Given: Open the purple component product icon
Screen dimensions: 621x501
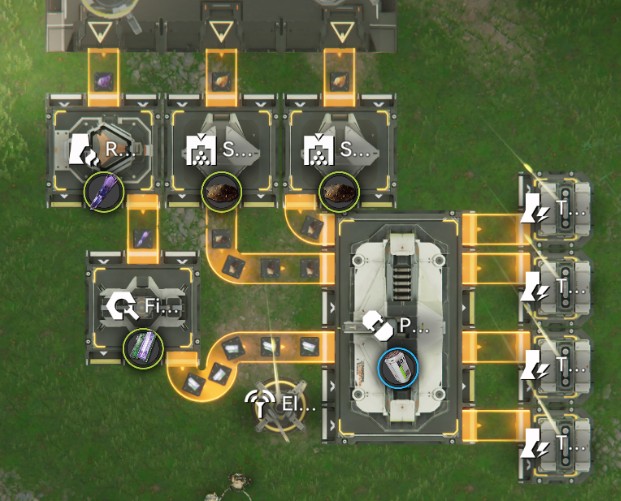Looking at the screenshot, I should pyautogui.click(x=141, y=347).
